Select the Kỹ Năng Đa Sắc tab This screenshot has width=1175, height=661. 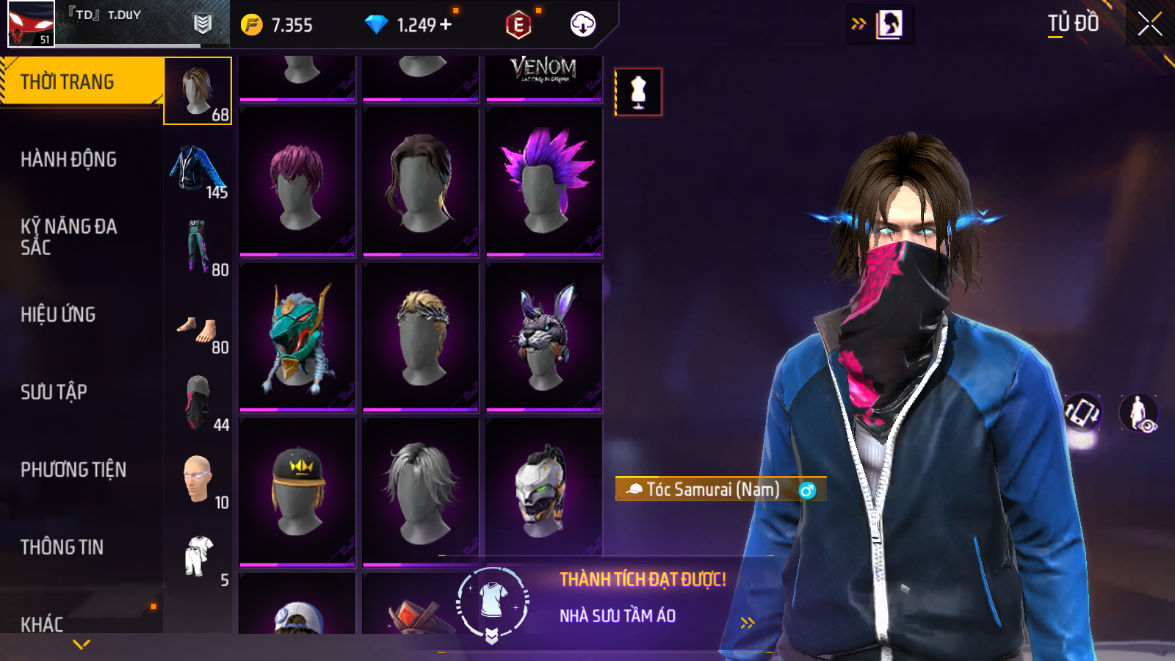point(68,236)
